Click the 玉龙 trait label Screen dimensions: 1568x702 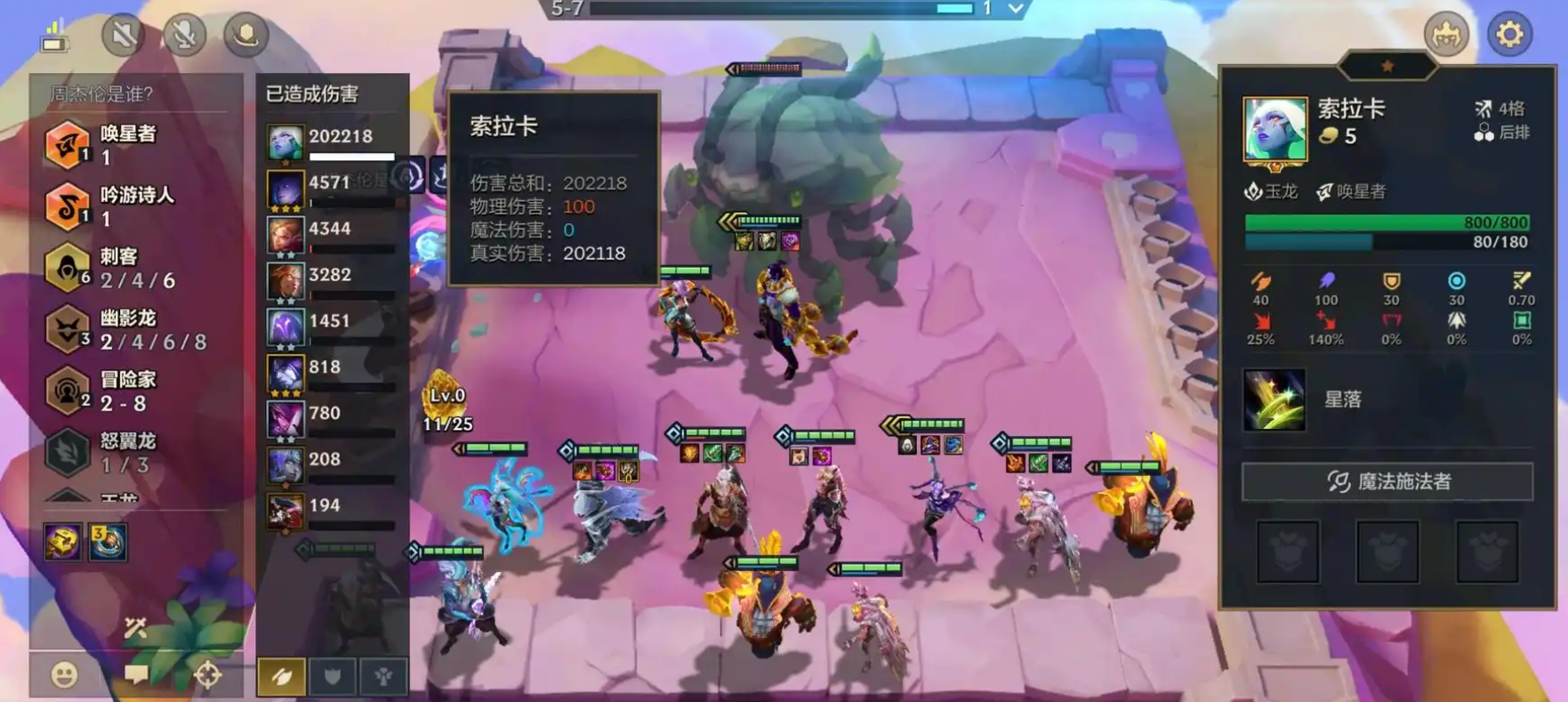[1274, 190]
